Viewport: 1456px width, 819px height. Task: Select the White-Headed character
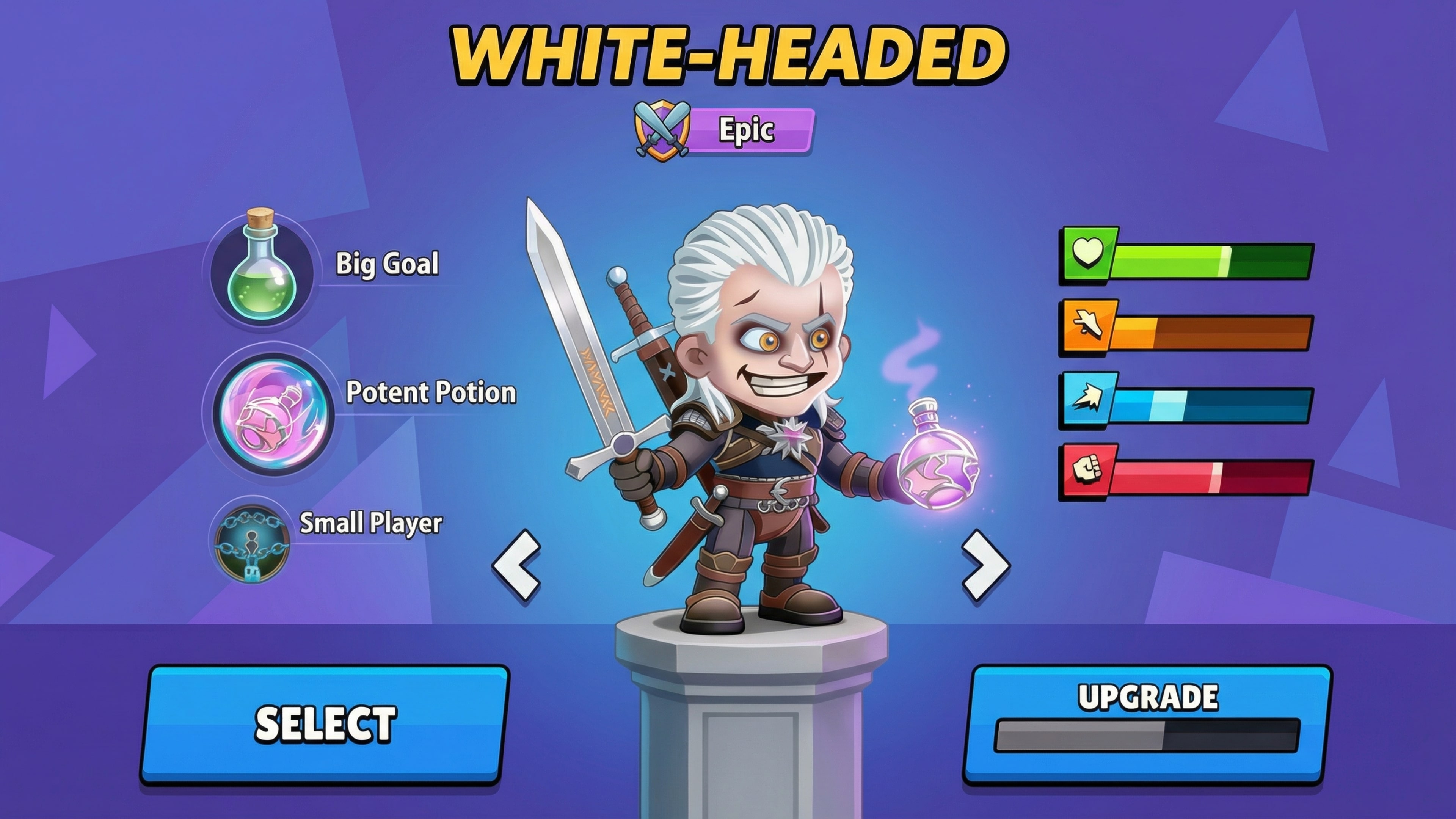[325, 723]
